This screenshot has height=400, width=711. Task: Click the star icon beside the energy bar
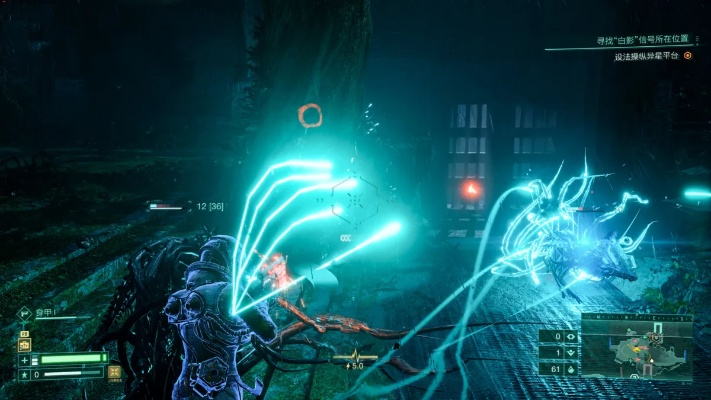(x=24, y=374)
